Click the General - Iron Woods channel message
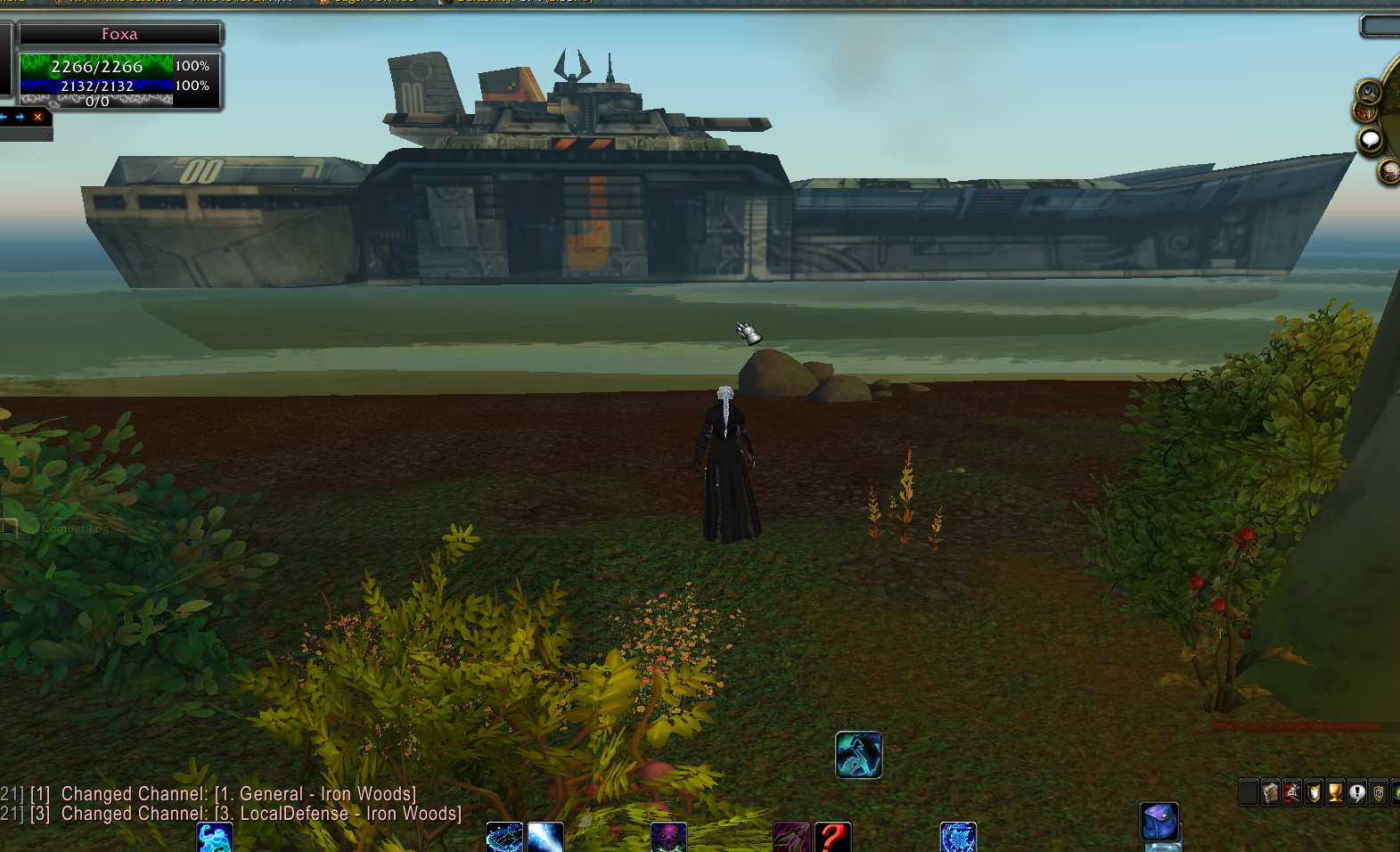This screenshot has height=852, width=1400. click(238, 794)
